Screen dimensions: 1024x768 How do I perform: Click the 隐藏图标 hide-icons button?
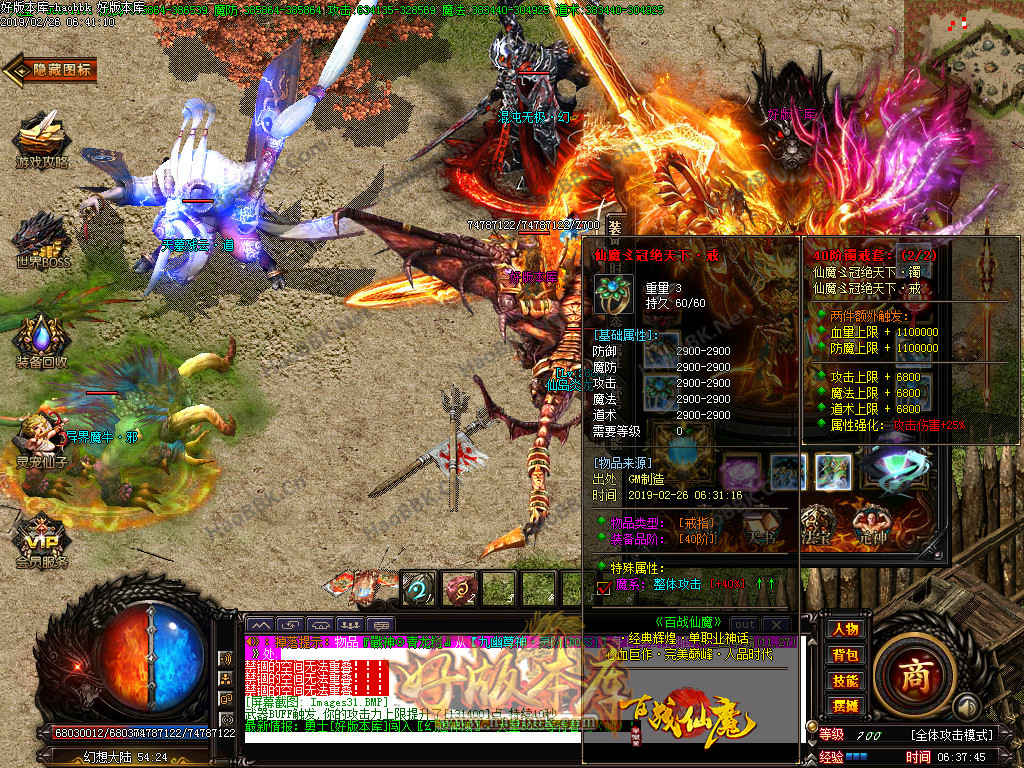[50, 69]
